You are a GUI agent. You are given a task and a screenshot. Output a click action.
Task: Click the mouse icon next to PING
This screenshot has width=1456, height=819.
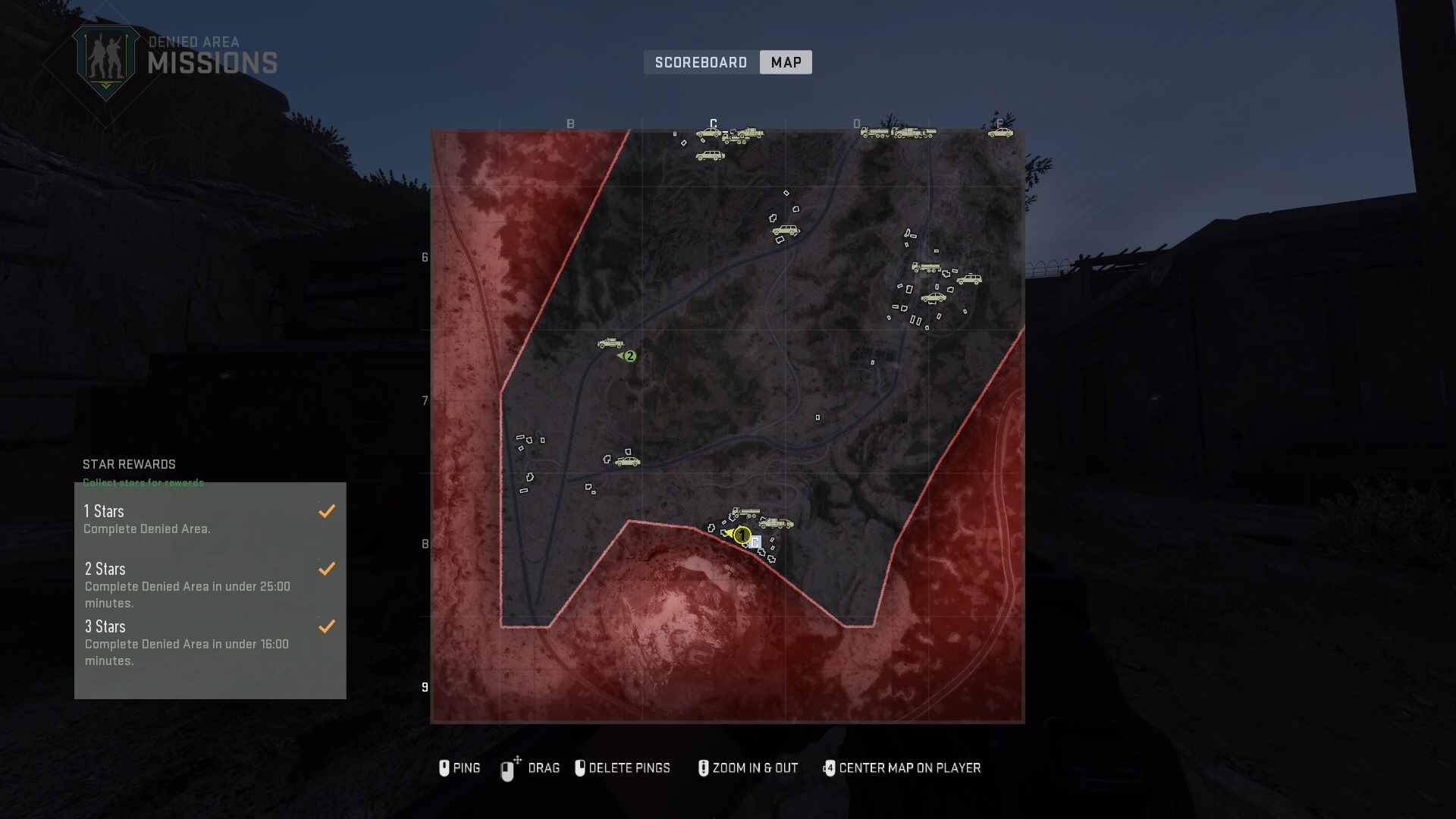[444, 768]
